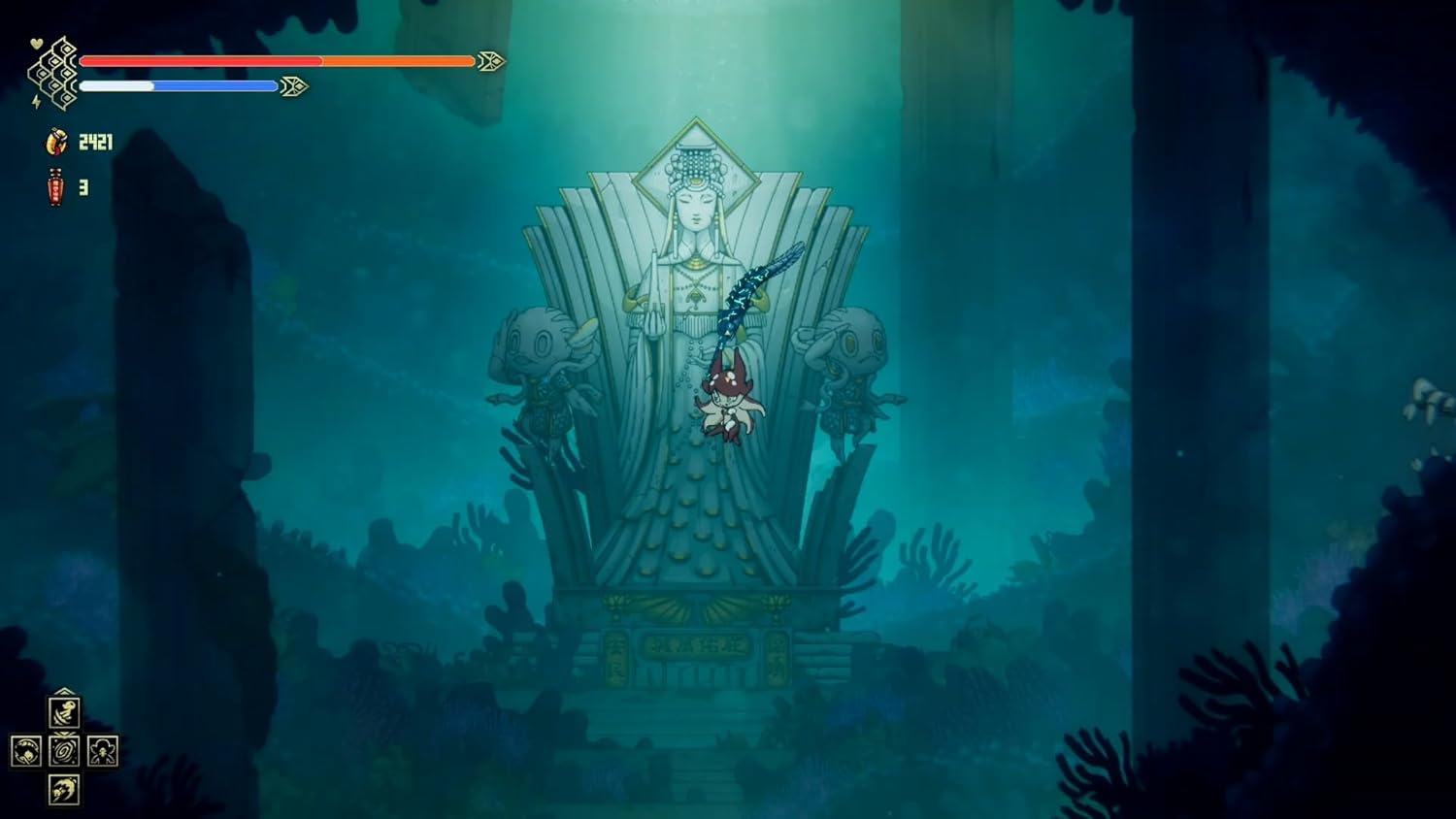This screenshot has width=1456, height=819.
Task: Click the arrowhead cap ending the health bar
Action: pos(491,61)
